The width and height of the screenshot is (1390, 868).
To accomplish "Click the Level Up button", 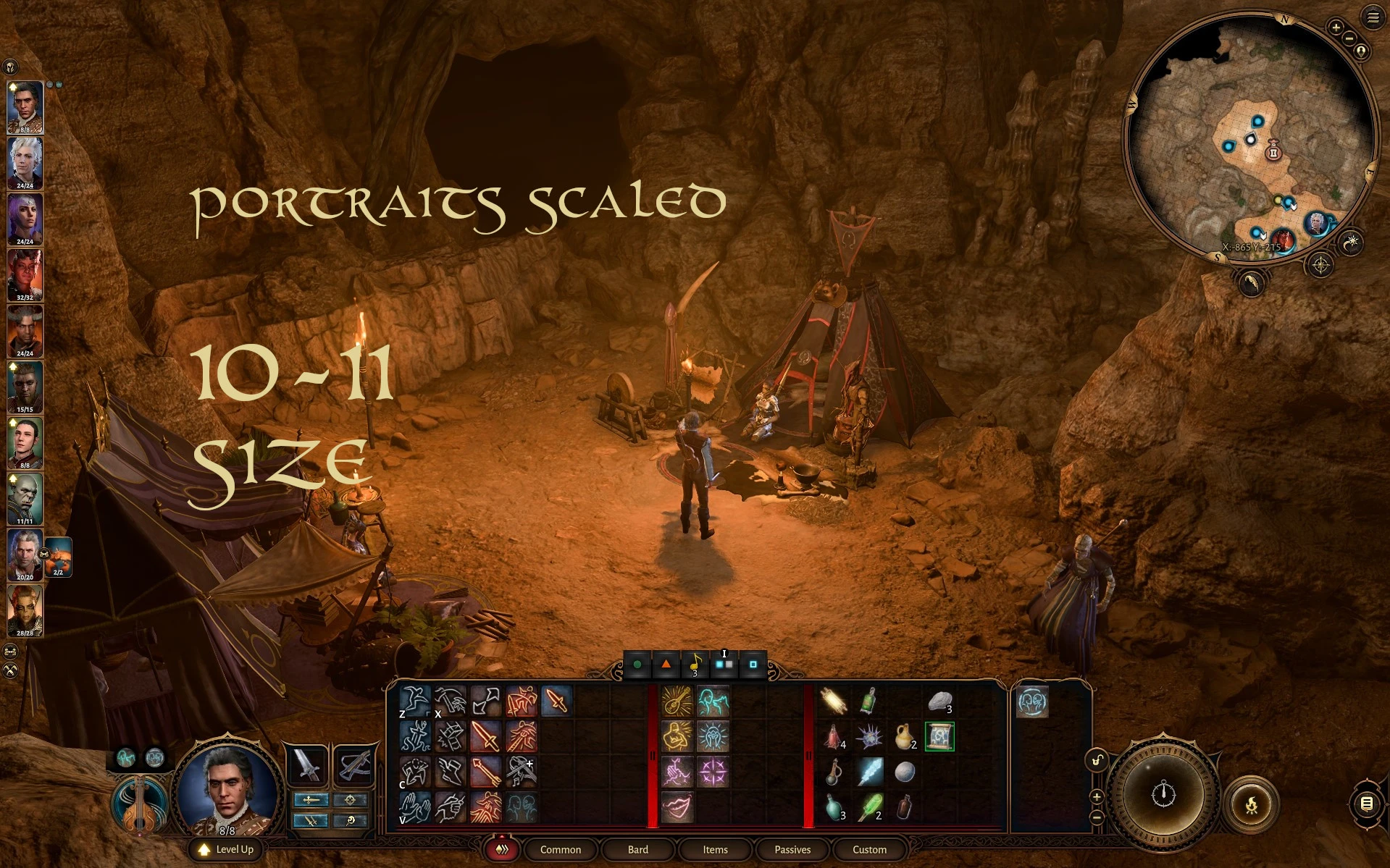I will point(226,849).
